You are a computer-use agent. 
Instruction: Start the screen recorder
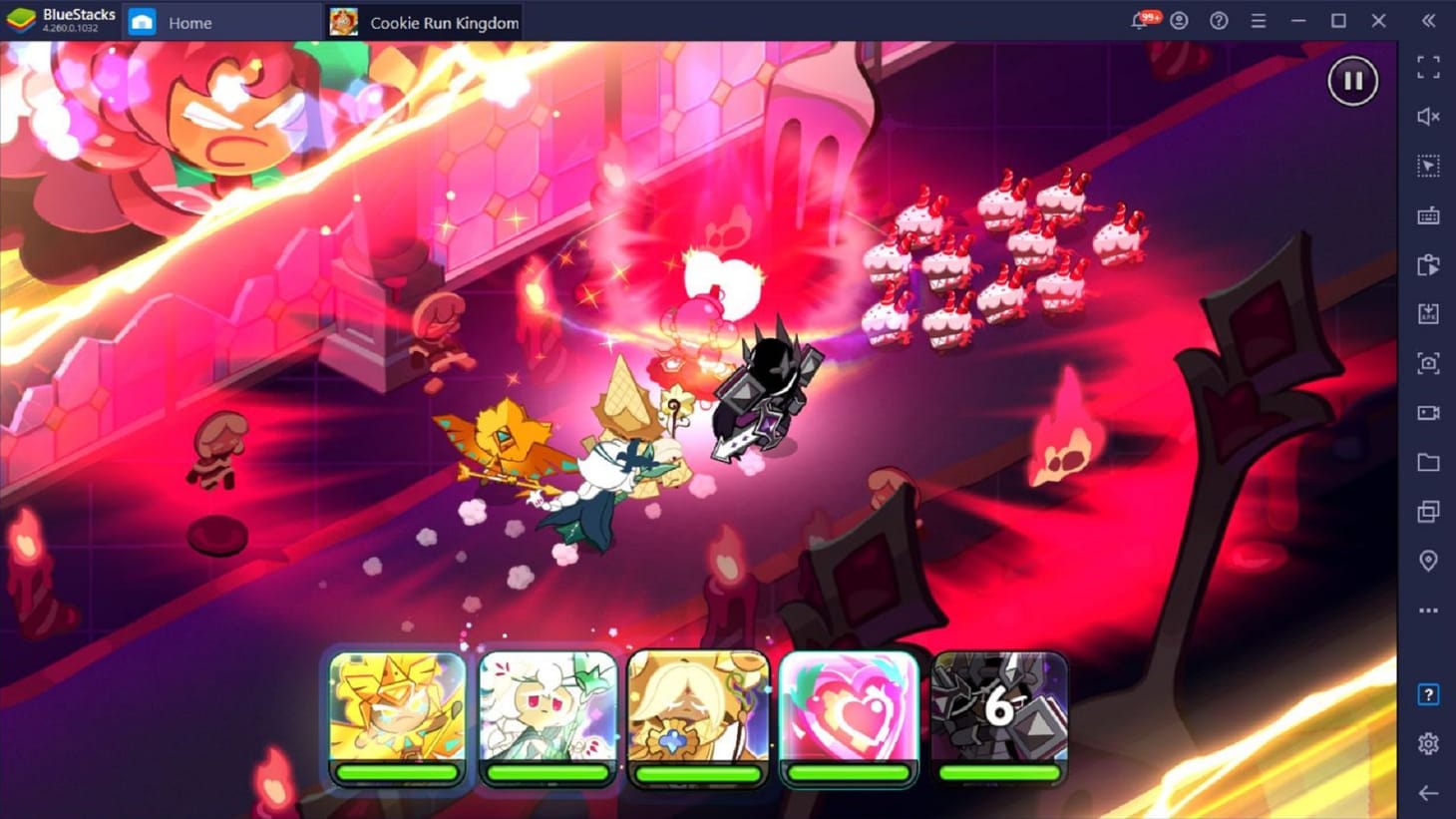[1428, 412]
